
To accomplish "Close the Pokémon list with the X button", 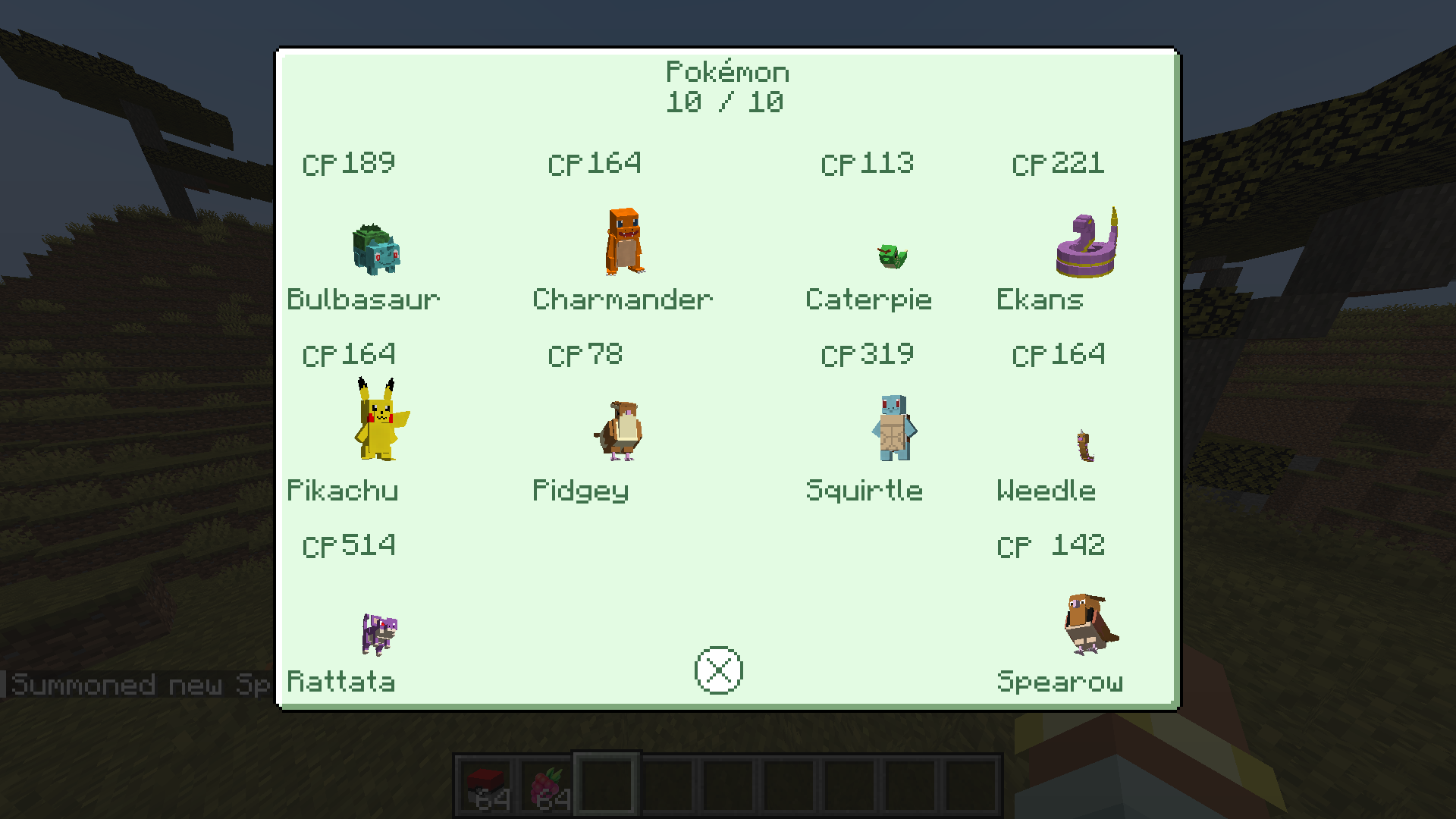I will pyautogui.click(x=718, y=670).
